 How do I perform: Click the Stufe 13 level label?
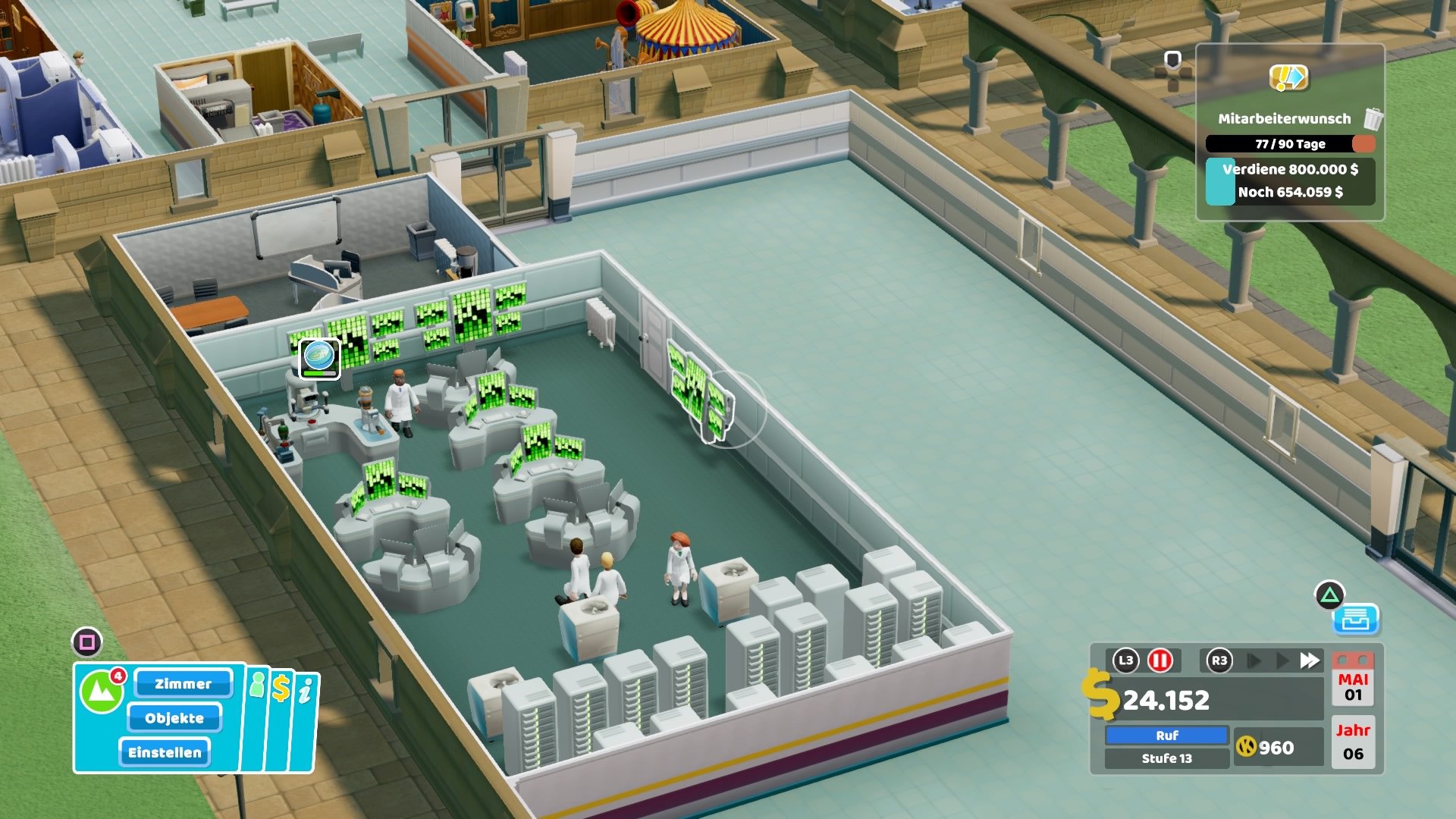point(1169,758)
